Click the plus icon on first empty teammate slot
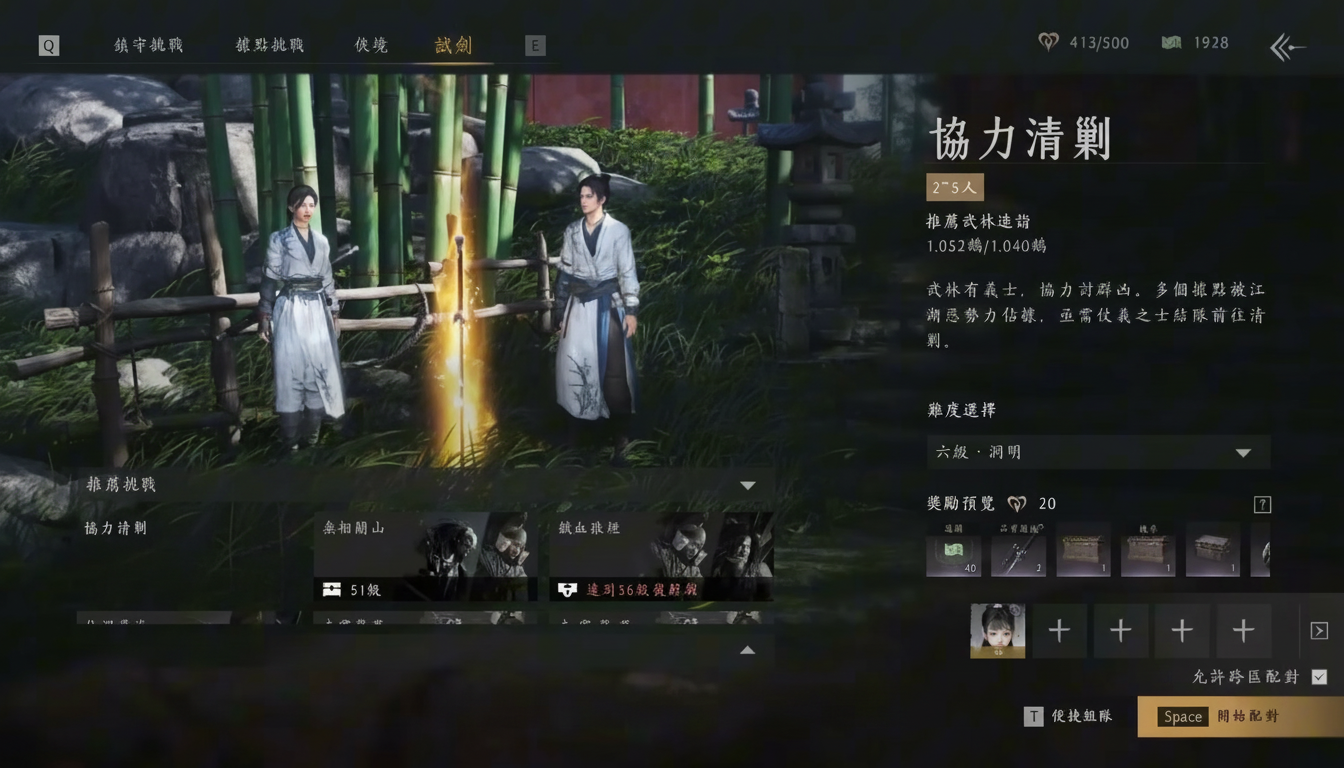This screenshot has width=1344, height=768. [1059, 631]
